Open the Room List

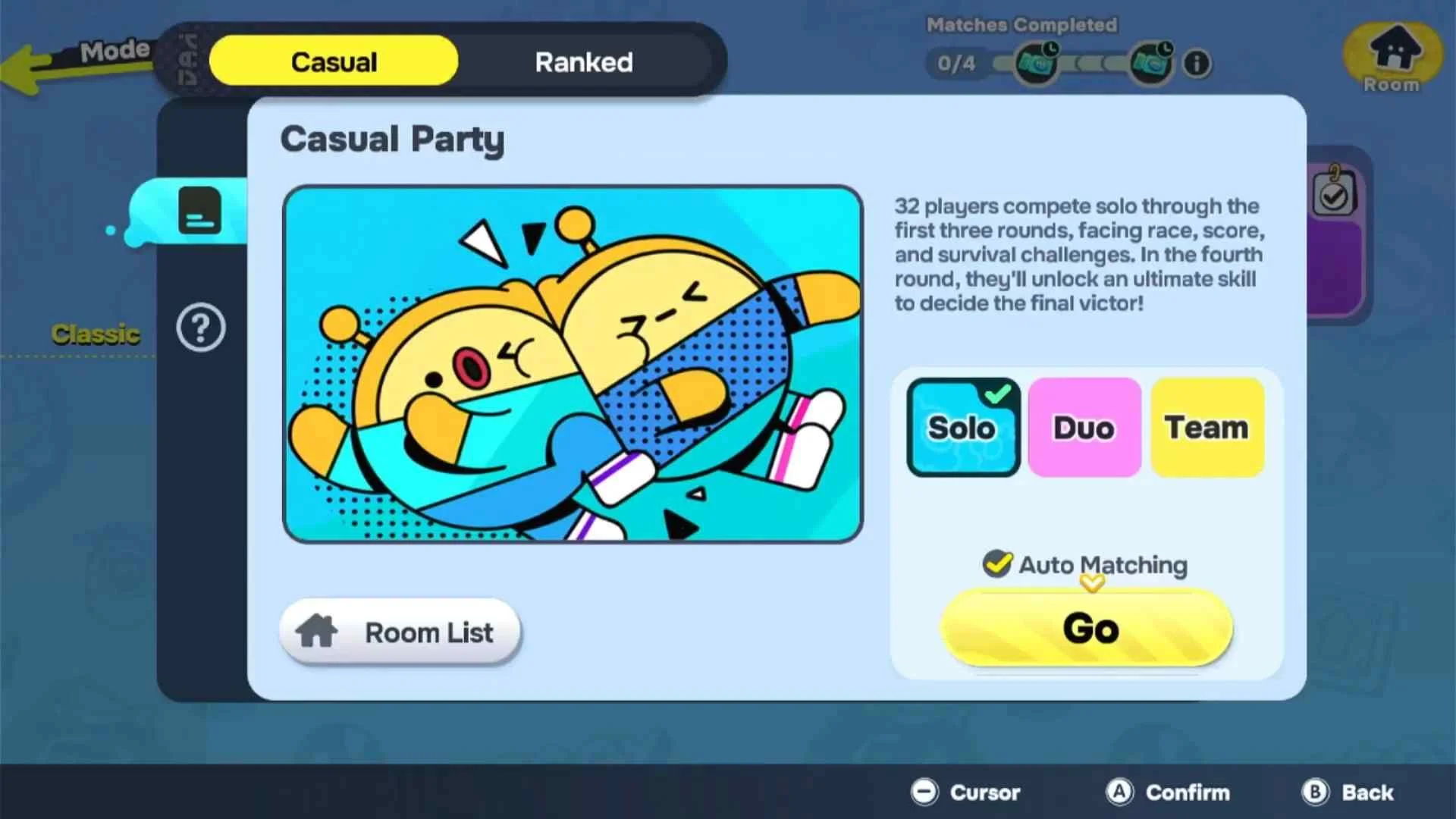coord(400,632)
